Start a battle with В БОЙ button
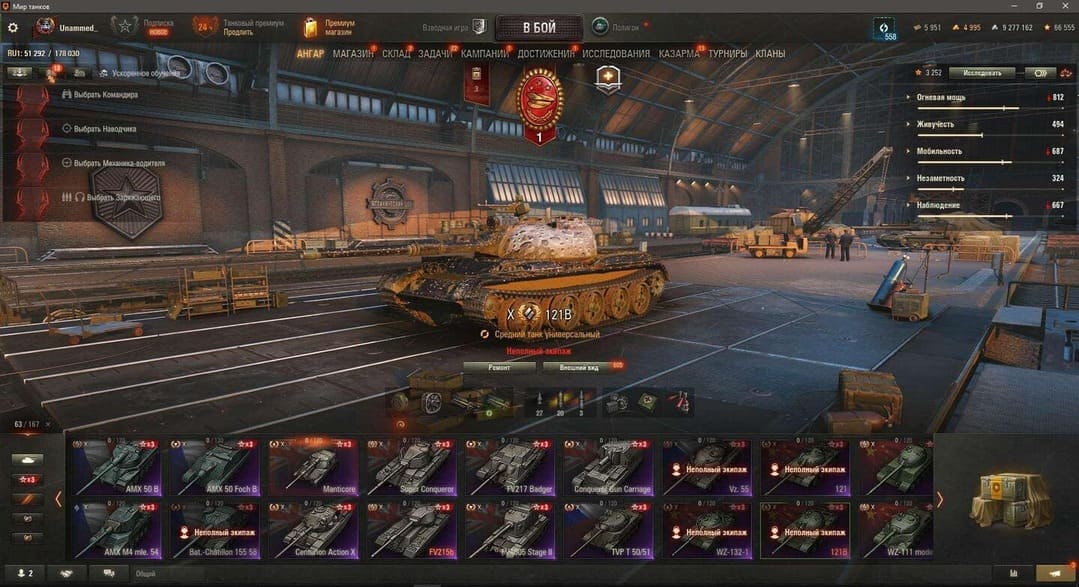The height and width of the screenshot is (587, 1079). tap(538, 26)
